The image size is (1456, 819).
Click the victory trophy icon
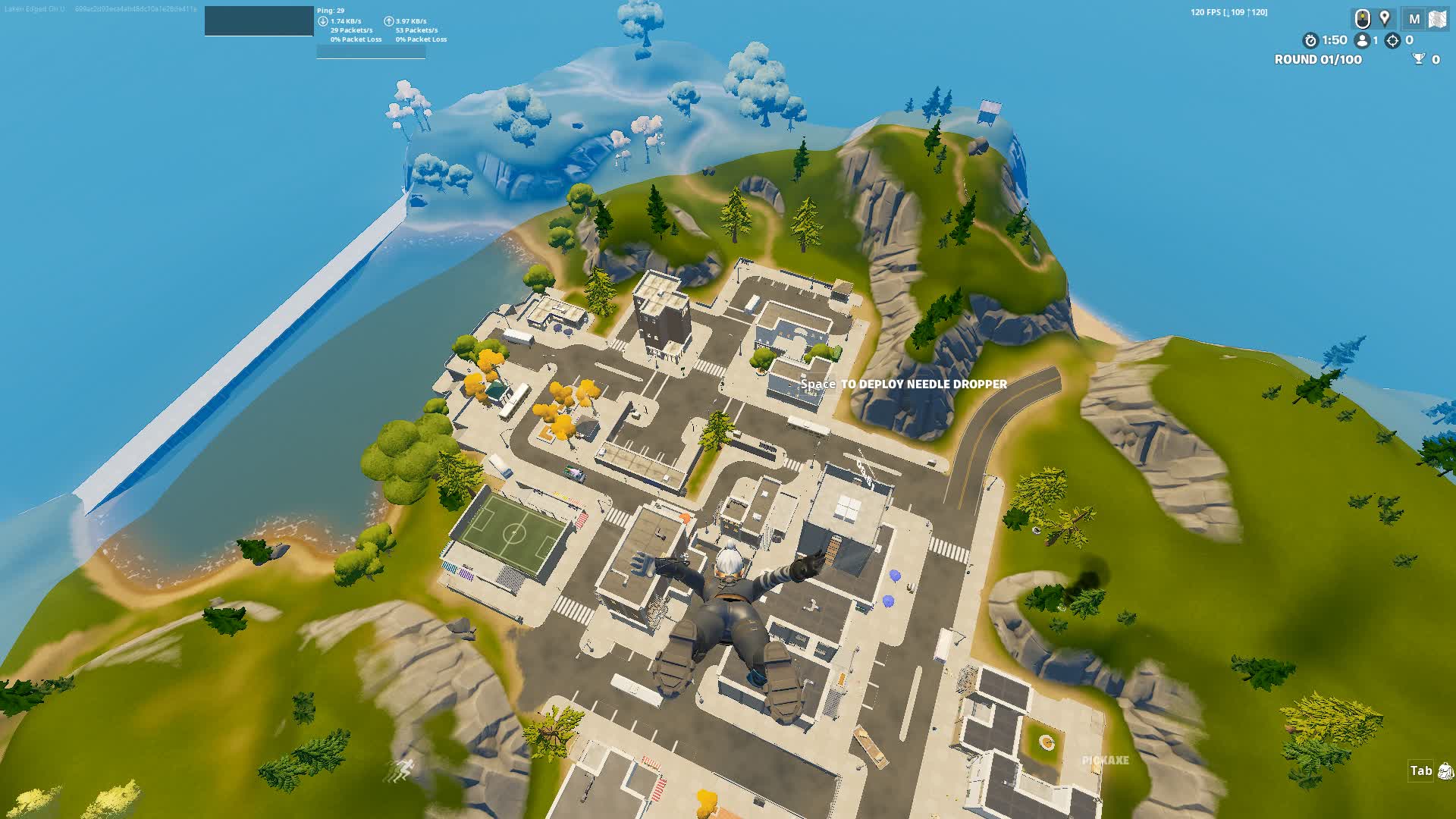tap(1419, 60)
